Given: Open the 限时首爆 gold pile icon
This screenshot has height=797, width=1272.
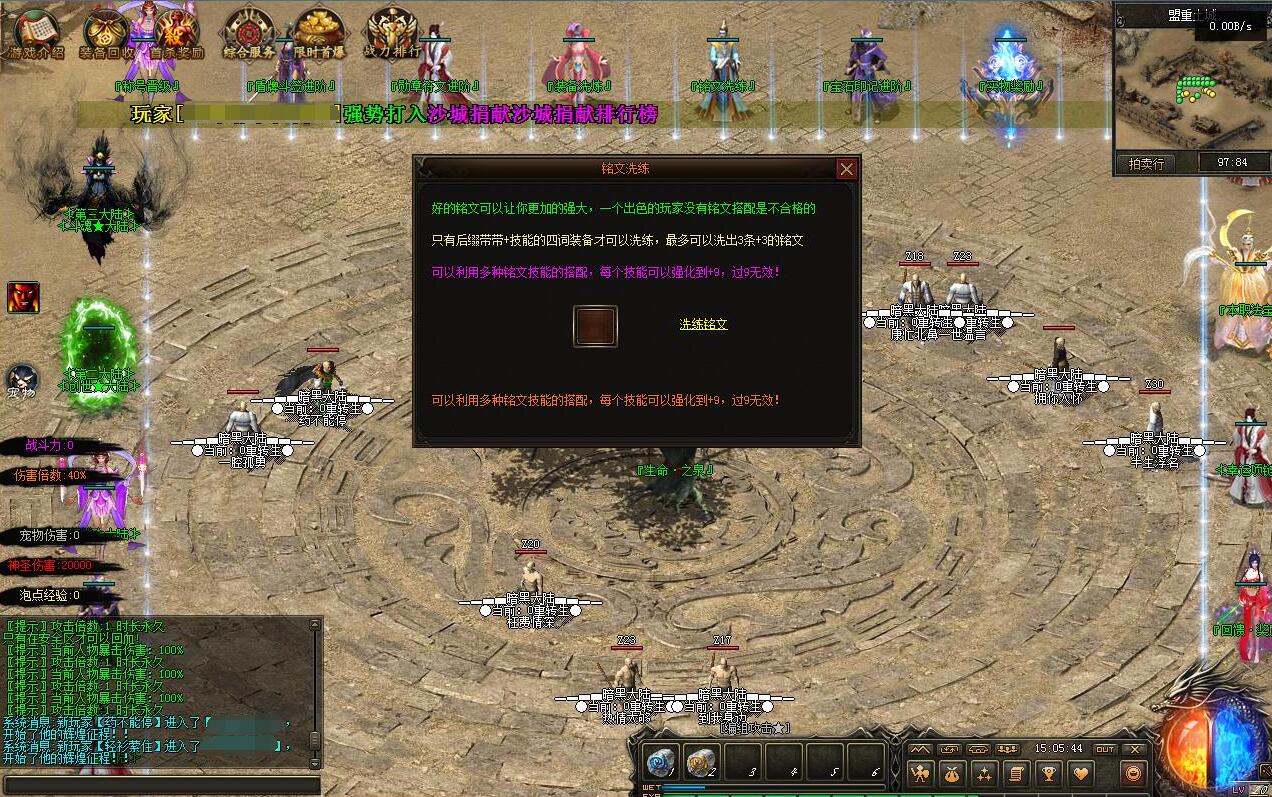Looking at the screenshot, I should pos(318,34).
